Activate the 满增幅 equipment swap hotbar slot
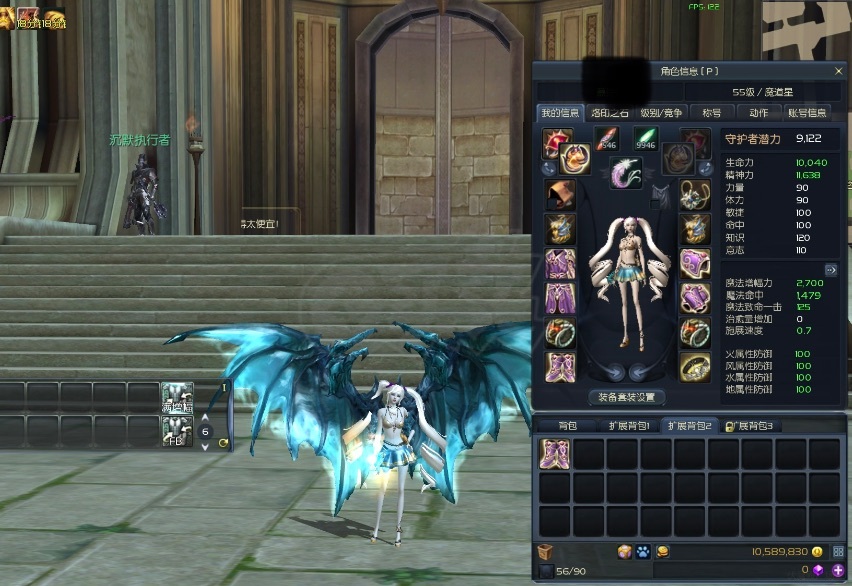Viewport: 852px width, 586px height. [177, 396]
